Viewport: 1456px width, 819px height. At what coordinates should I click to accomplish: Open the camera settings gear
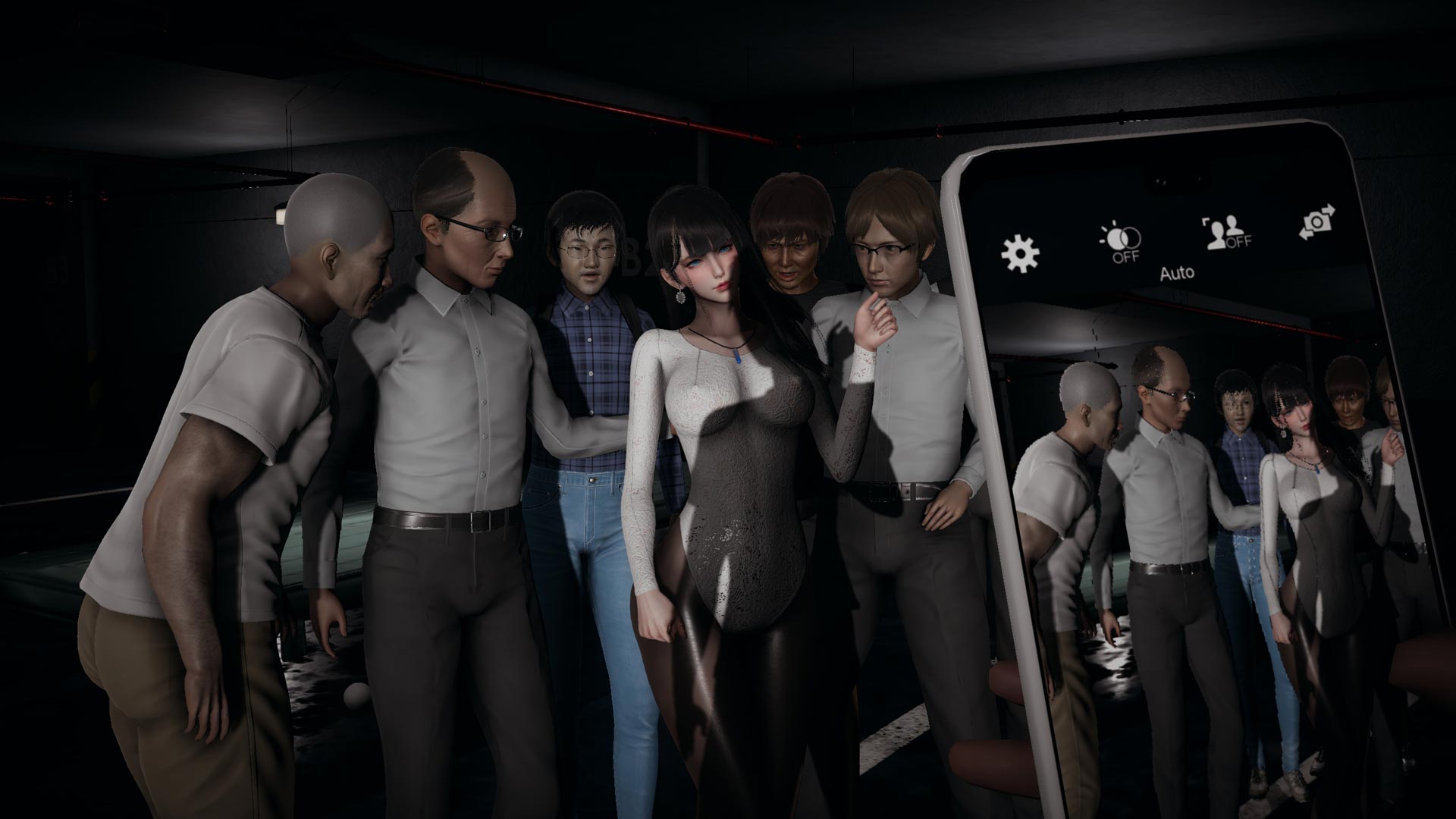point(1020,253)
